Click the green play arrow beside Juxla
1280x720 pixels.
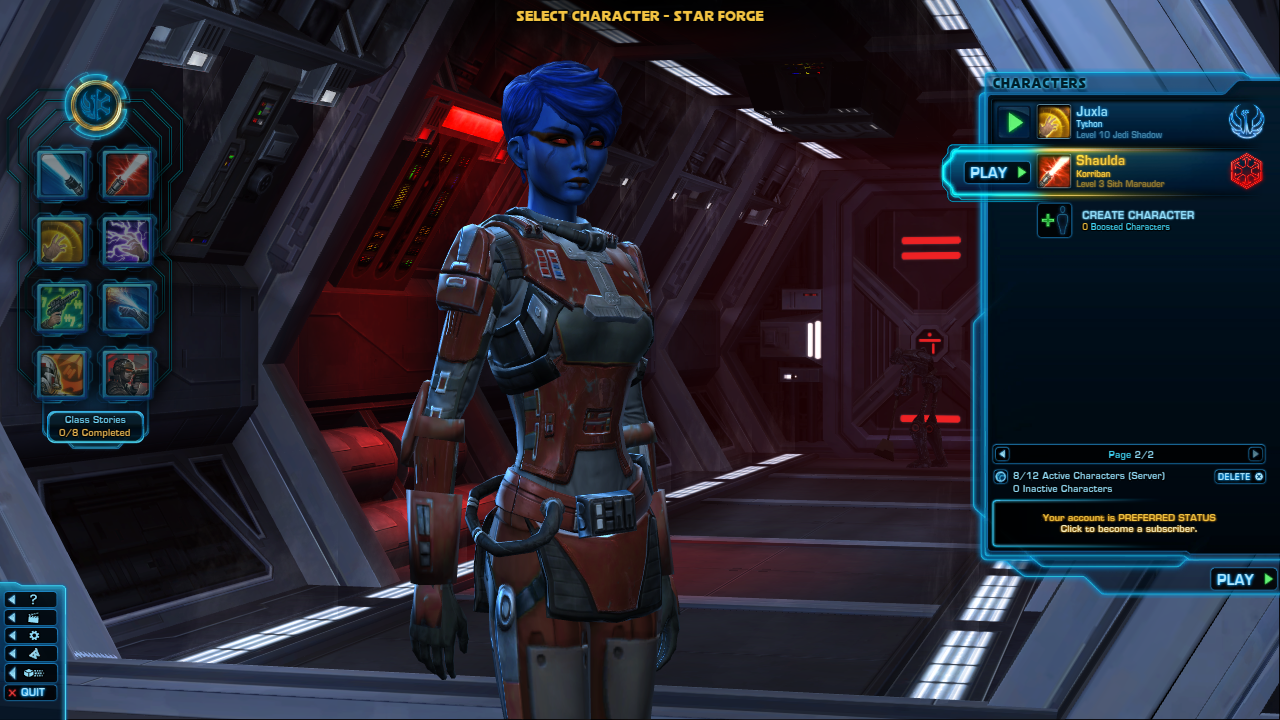1015,122
